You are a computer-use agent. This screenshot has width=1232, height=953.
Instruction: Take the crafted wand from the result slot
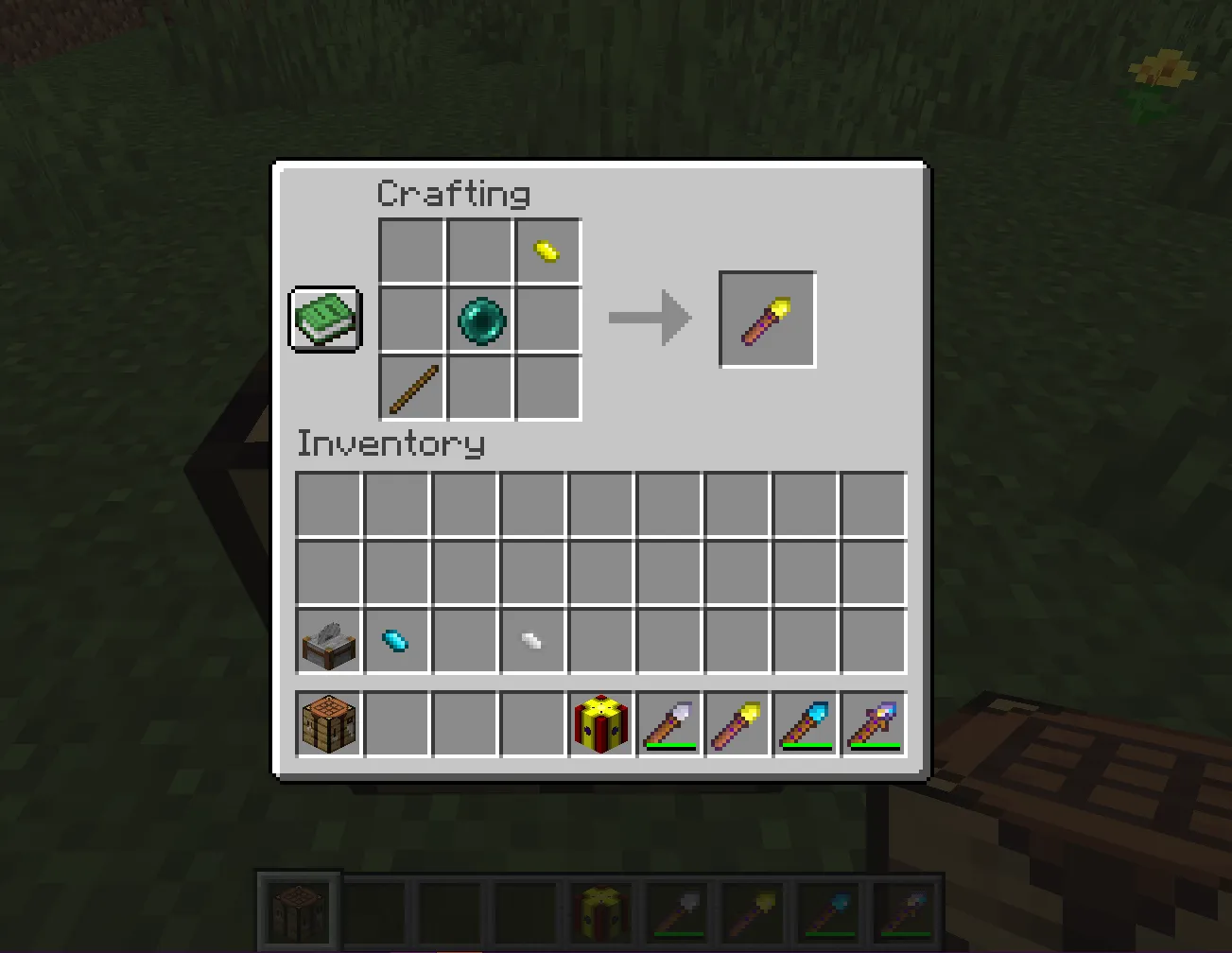pyautogui.click(x=767, y=318)
